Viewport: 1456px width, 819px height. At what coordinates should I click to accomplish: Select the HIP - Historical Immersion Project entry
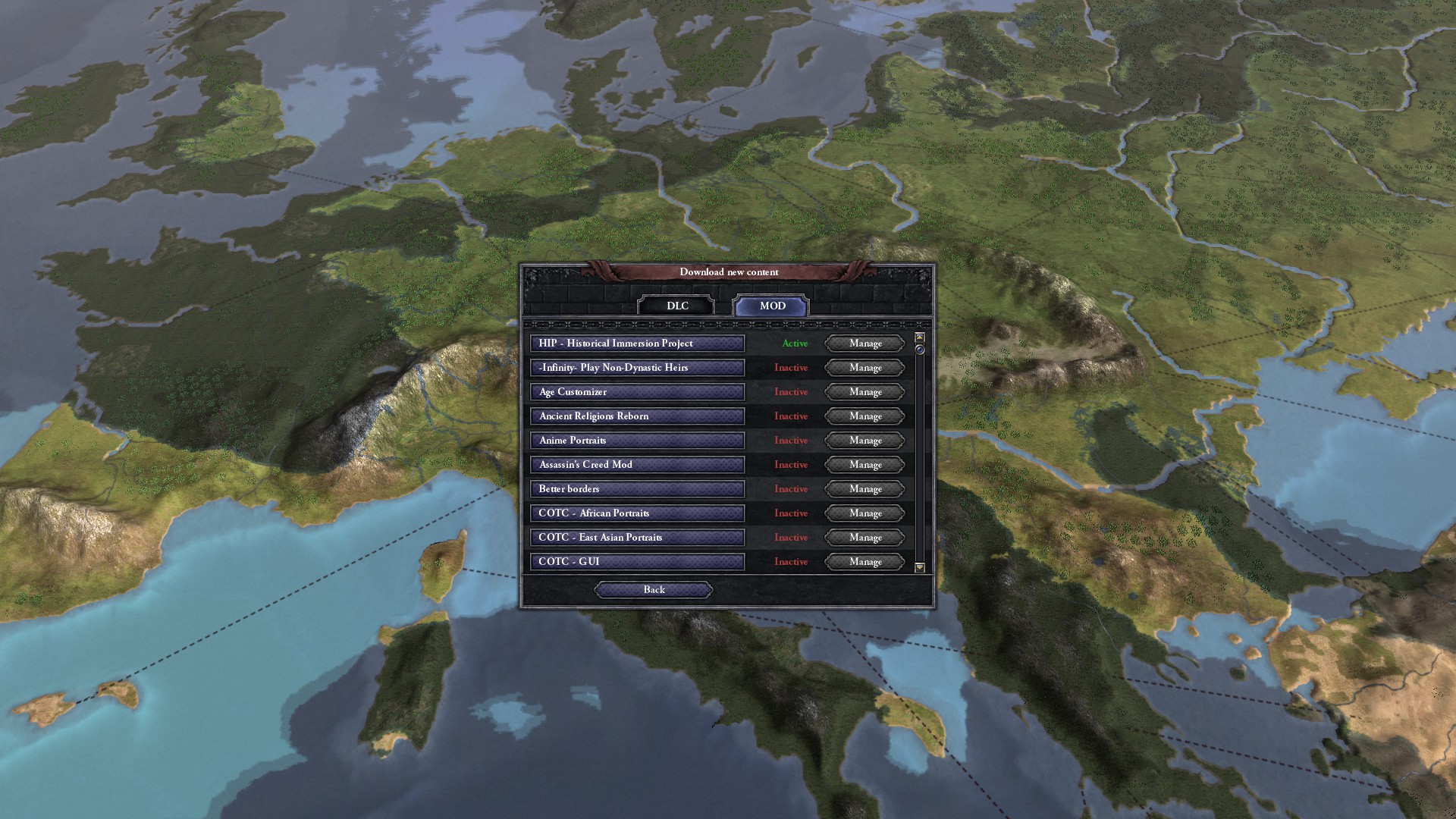[x=637, y=344]
